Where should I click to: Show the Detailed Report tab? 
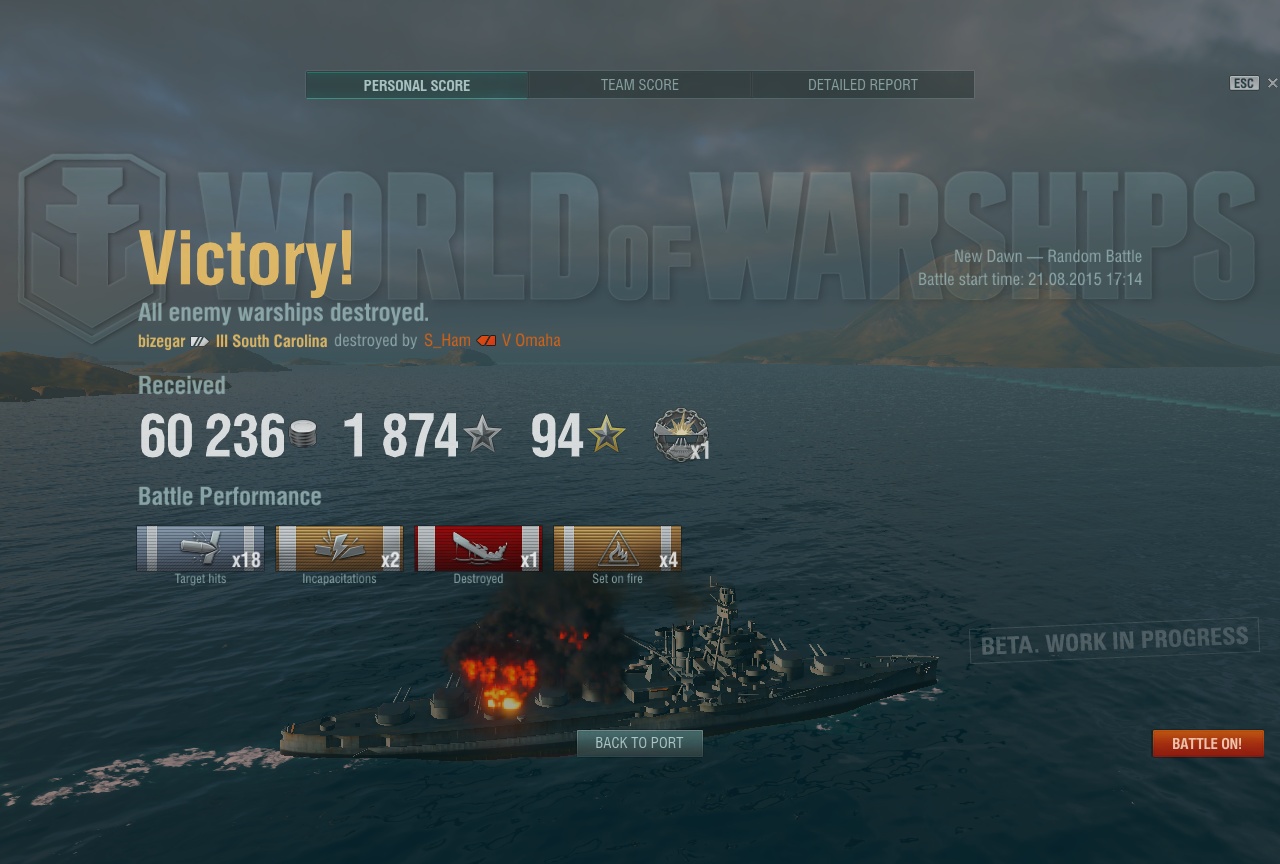point(862,85)
